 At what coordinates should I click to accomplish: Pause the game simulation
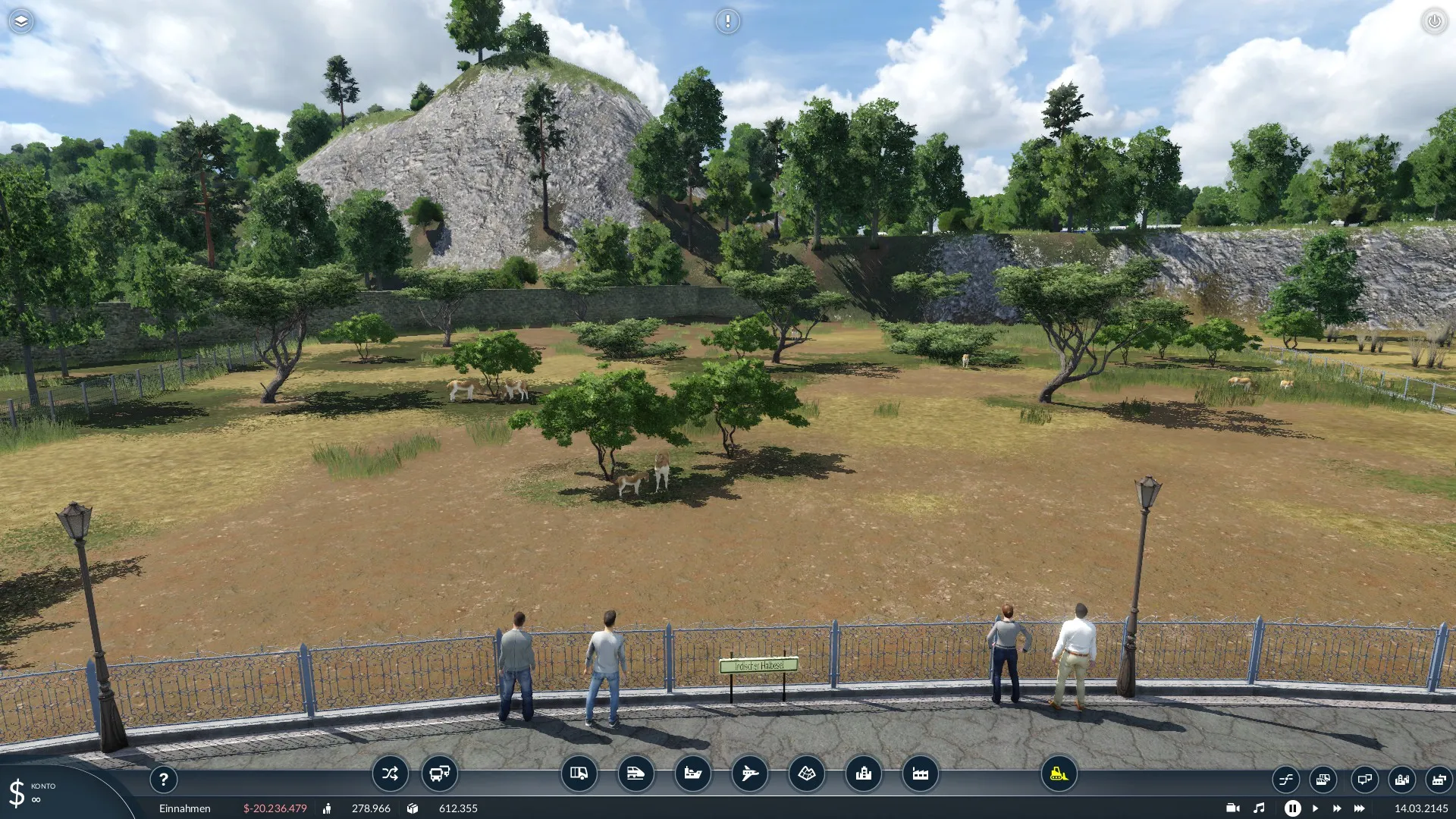[1292, 808]
